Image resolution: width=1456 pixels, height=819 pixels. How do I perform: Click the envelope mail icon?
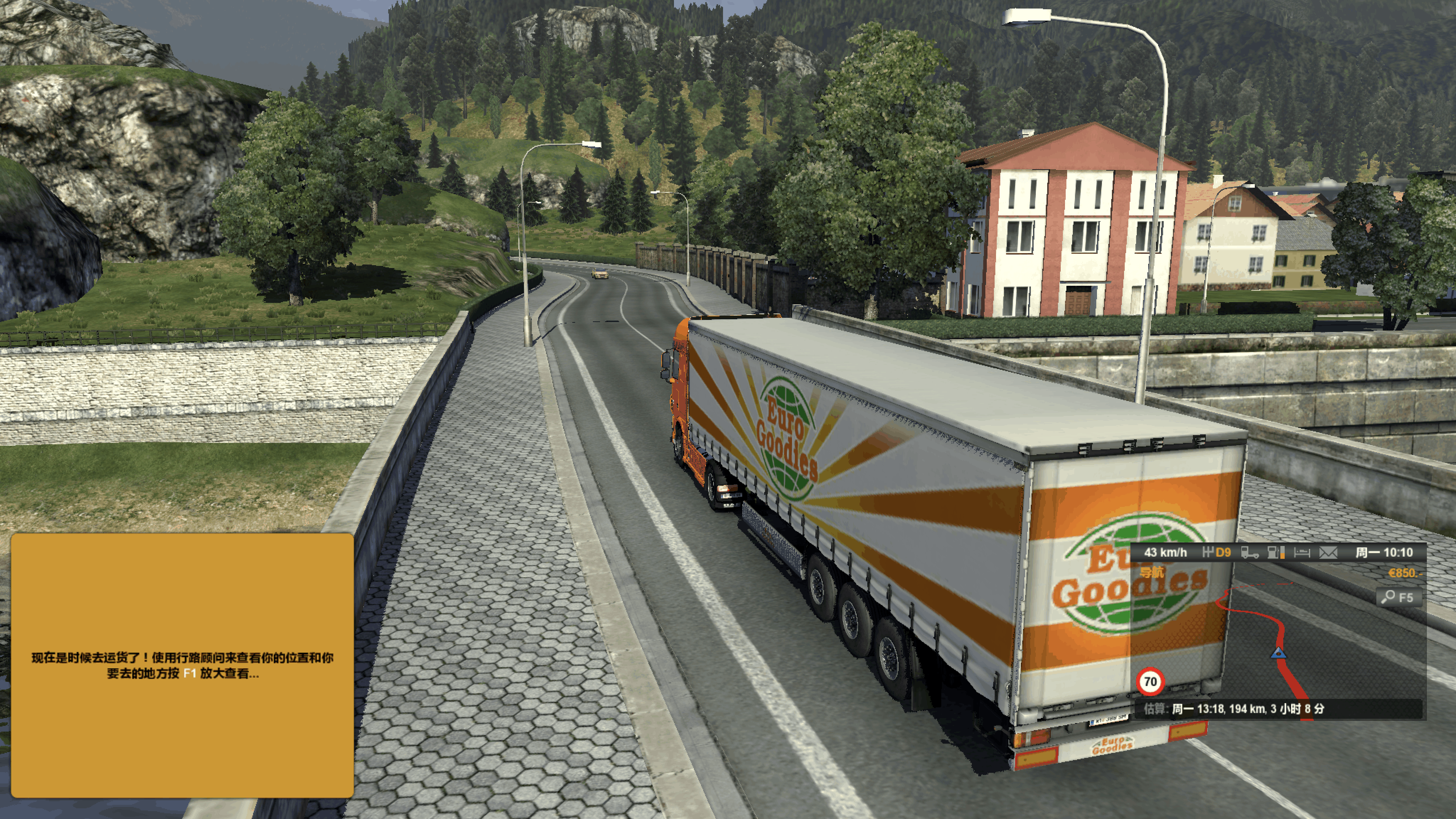1328,553
